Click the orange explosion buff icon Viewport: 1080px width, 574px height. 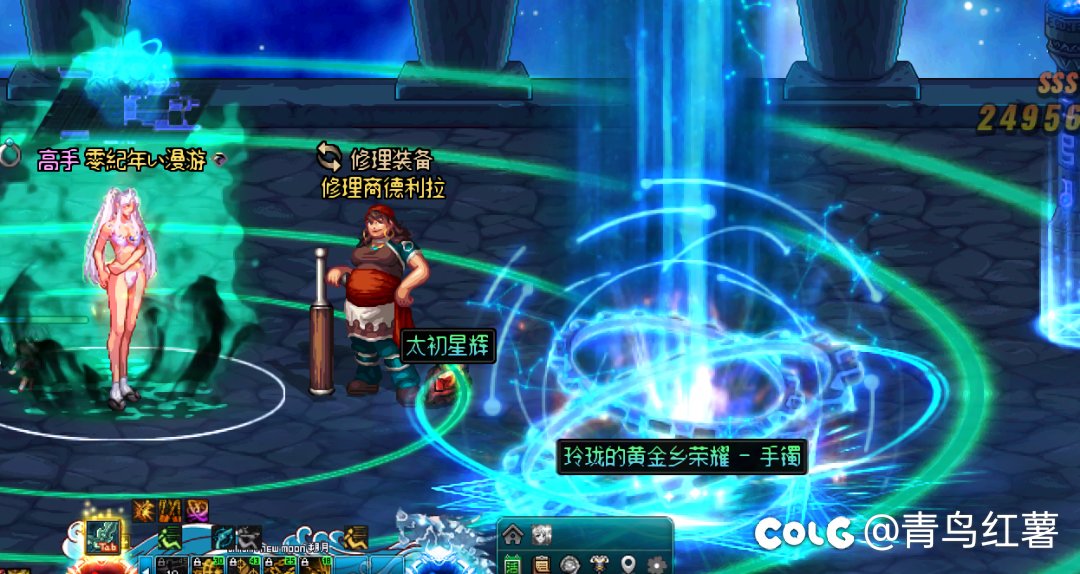[143, 510]
